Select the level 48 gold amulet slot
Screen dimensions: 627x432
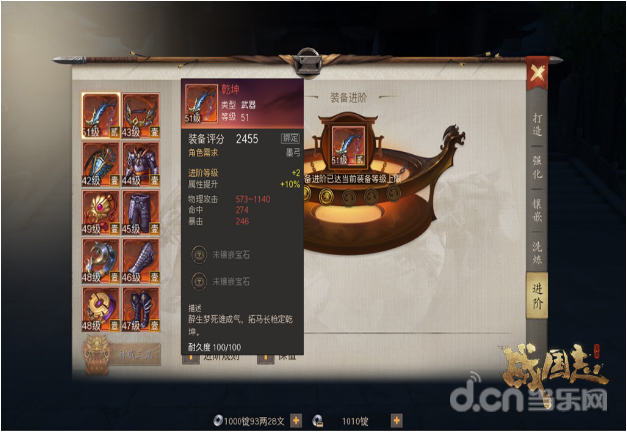(x=100, y=308)
